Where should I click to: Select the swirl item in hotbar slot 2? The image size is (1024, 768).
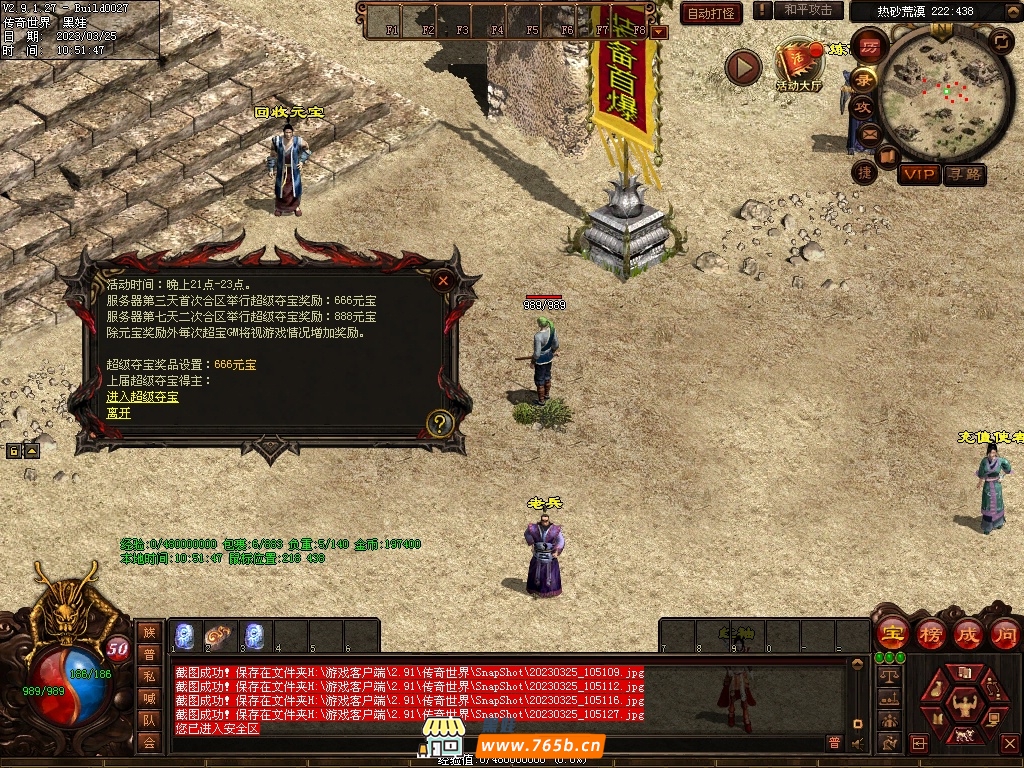click(219, 635)
